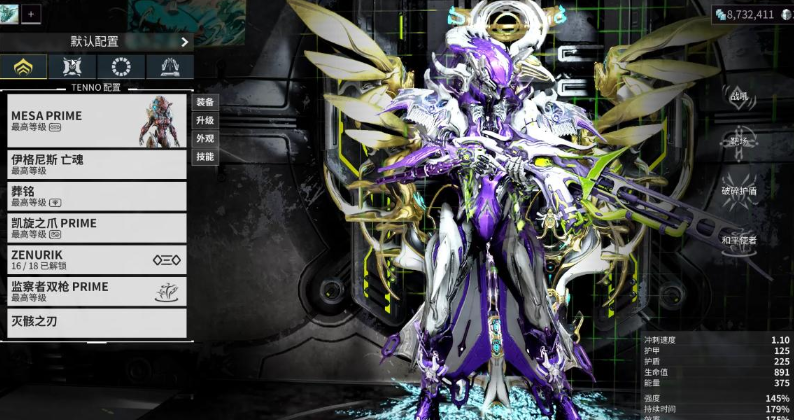
Task: Open the second arsenal category tab
Action: (x=73, y=68)
